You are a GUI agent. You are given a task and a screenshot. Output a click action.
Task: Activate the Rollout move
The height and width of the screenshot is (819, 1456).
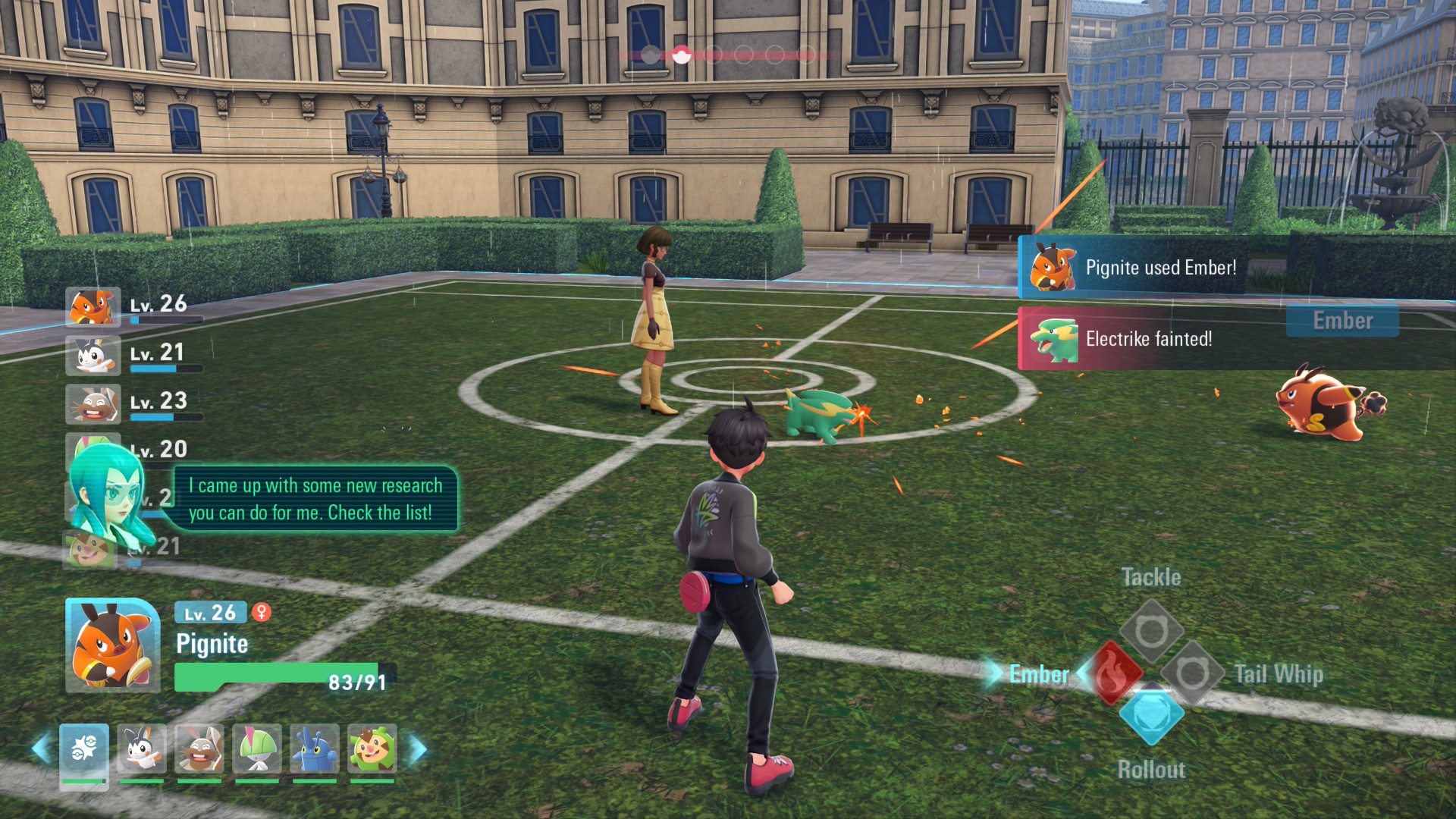(1151, 714)
